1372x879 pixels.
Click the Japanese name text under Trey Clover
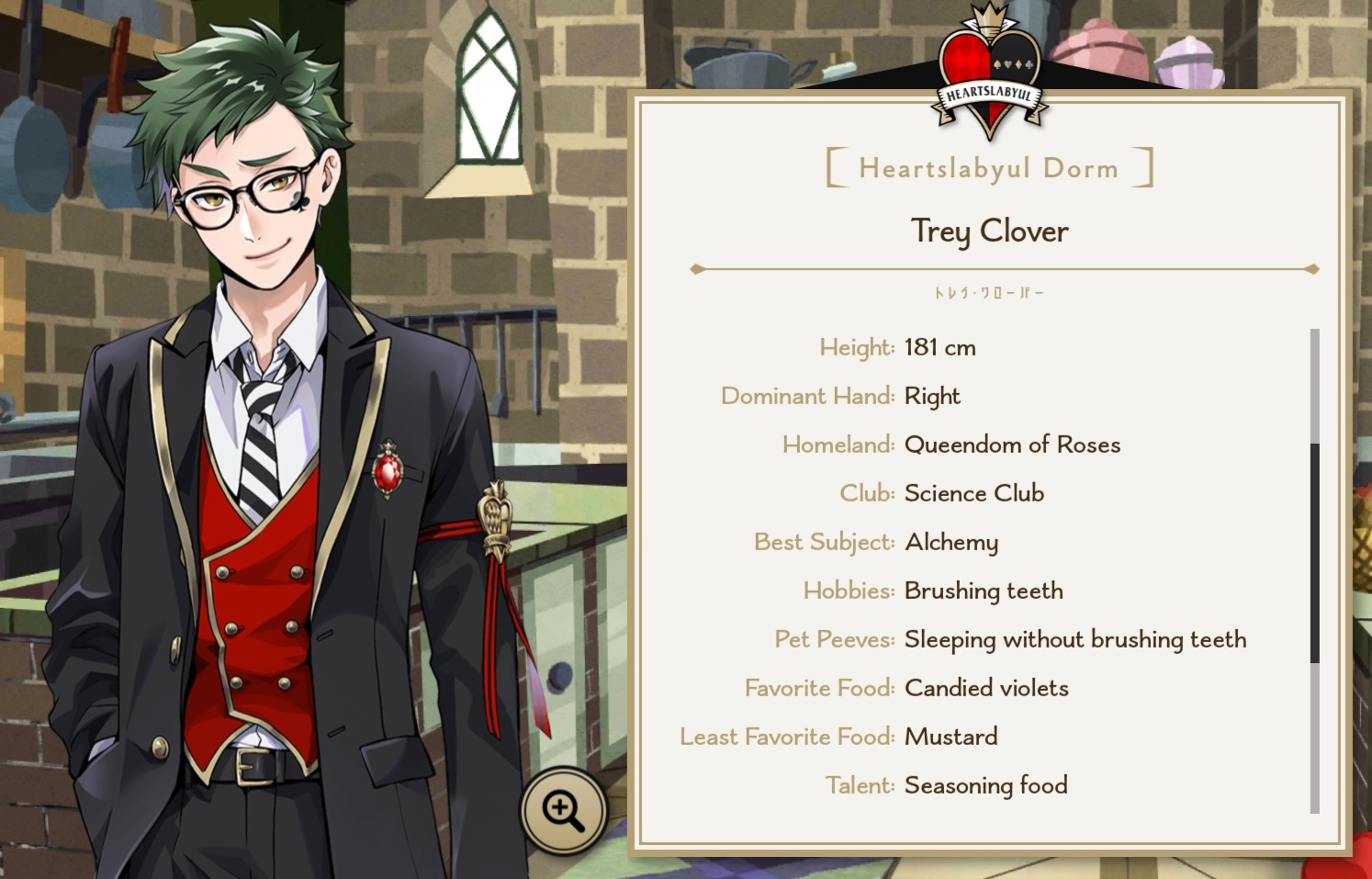(988, 290)
